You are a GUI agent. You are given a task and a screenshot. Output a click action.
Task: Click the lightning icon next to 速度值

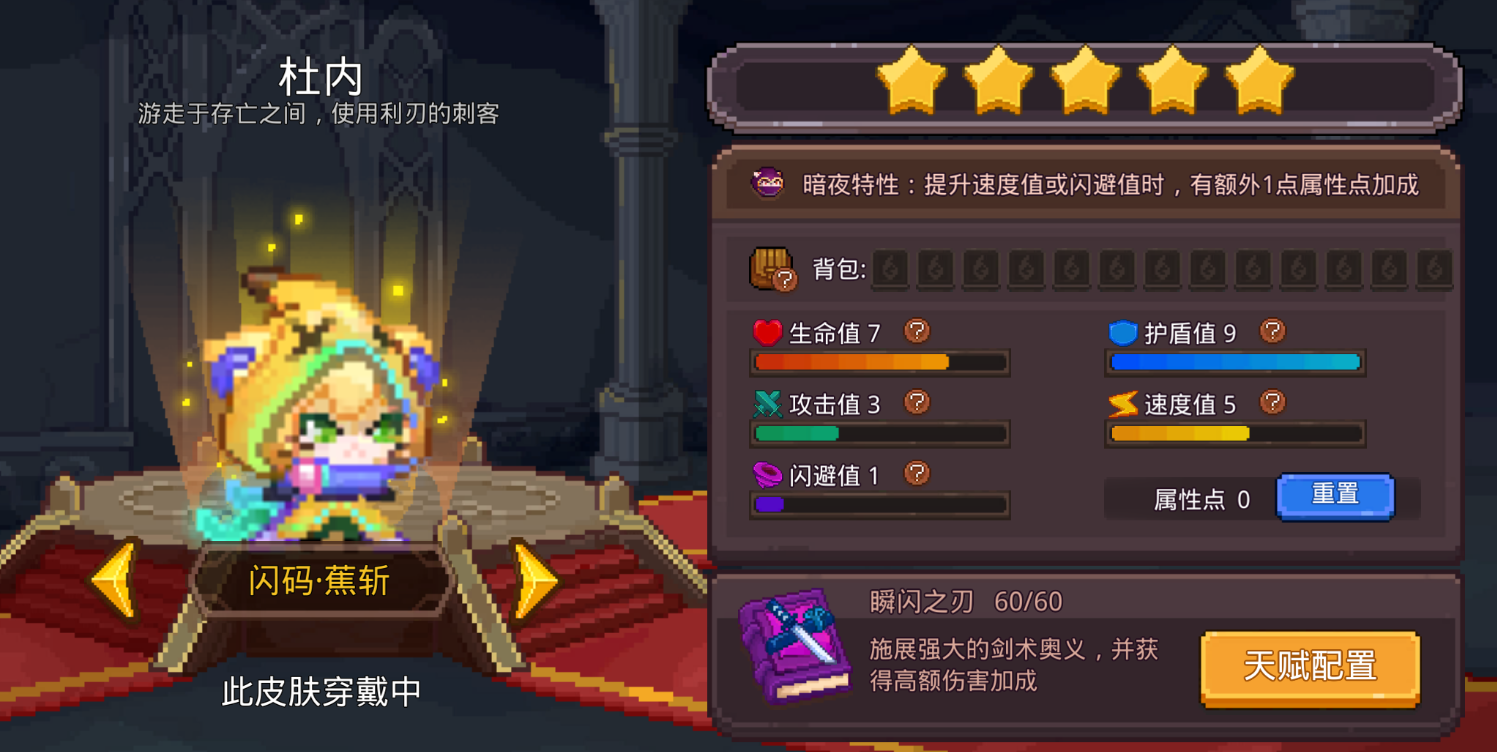pos(1121,403)
